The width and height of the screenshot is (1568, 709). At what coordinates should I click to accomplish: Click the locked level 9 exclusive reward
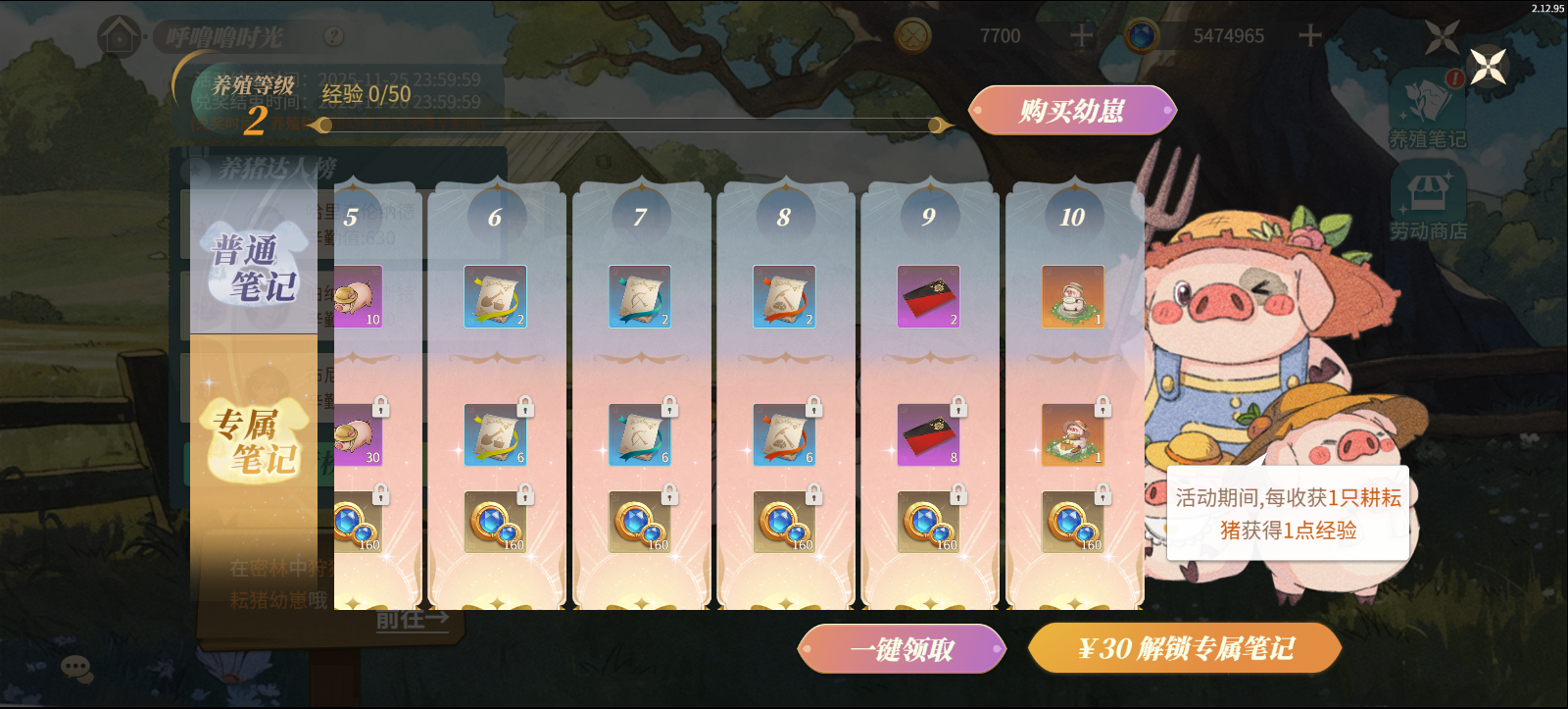pos(929,434)
